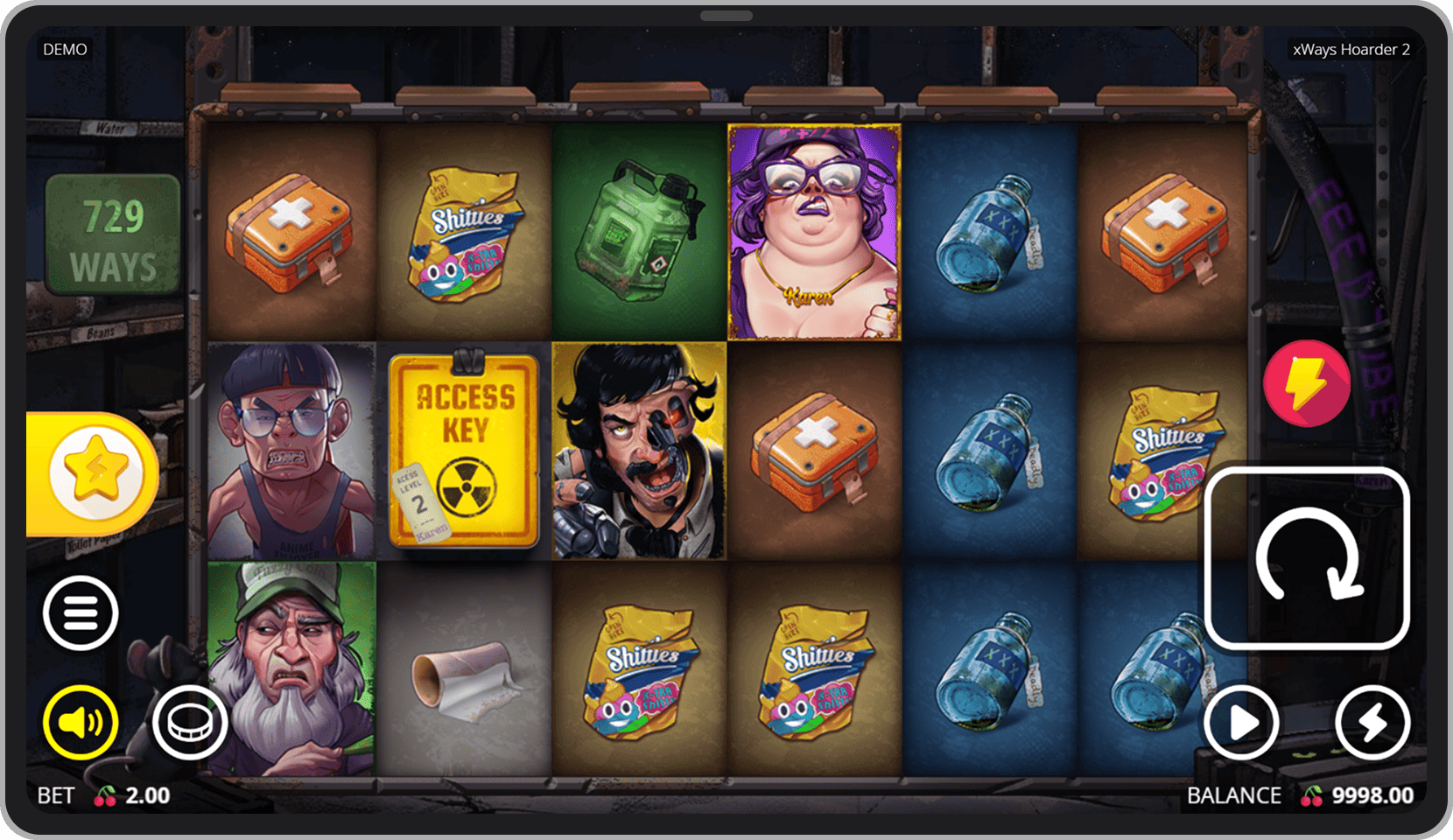Open bet settings with the coin button
Screen dimensions: 1453x840
point(190,723)
